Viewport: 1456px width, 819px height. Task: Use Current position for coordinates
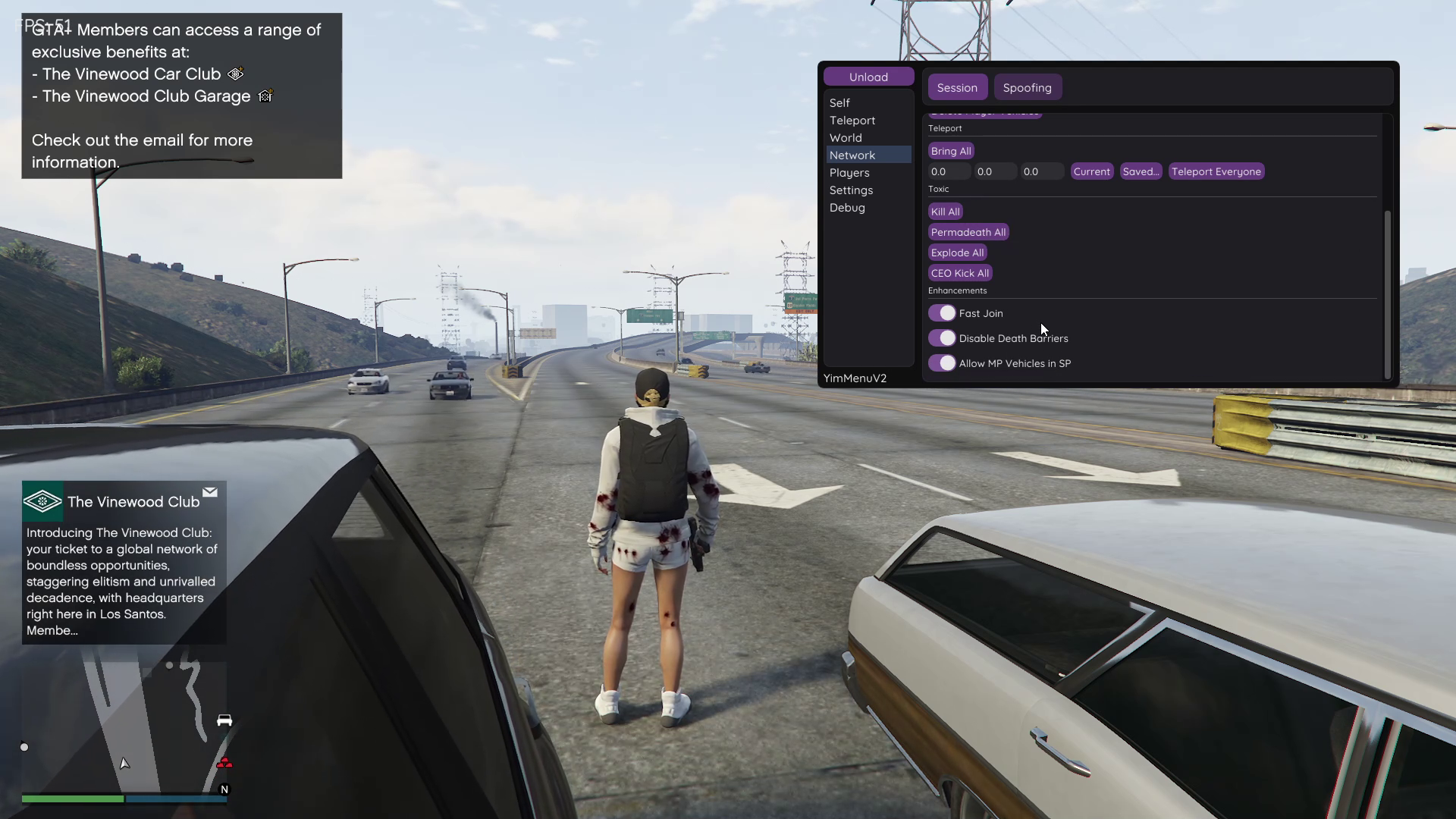click(x=1091, y=171)
